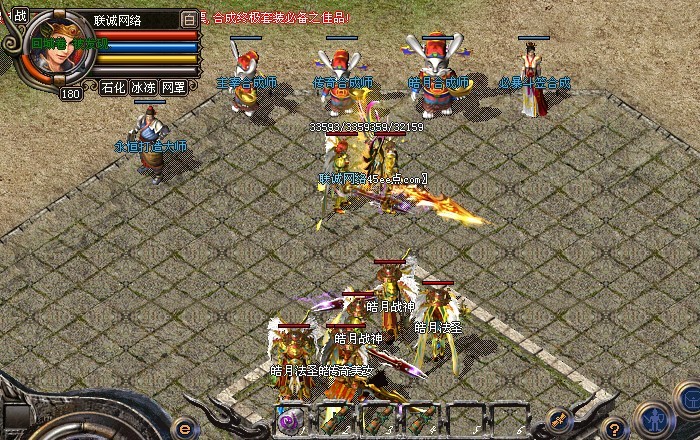Viewport: 700px width, 440px height.
Task: Click the 白 button beside the name bar
Action: [190, 18]
